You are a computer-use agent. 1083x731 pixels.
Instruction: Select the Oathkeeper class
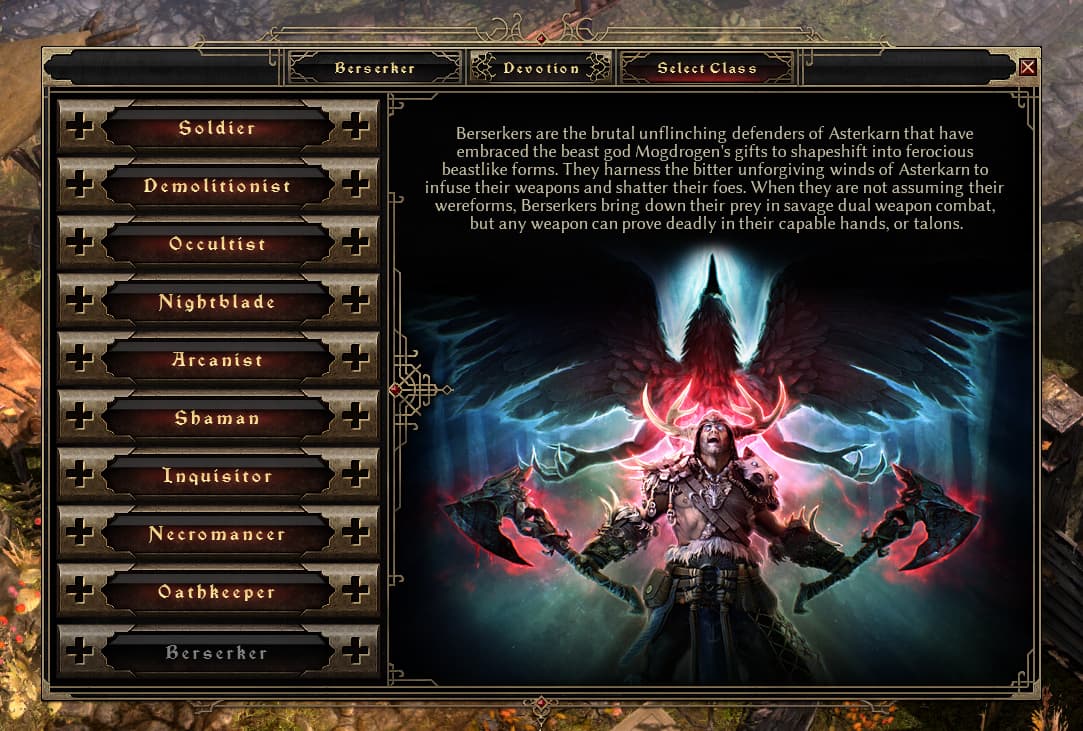[217, 592]
